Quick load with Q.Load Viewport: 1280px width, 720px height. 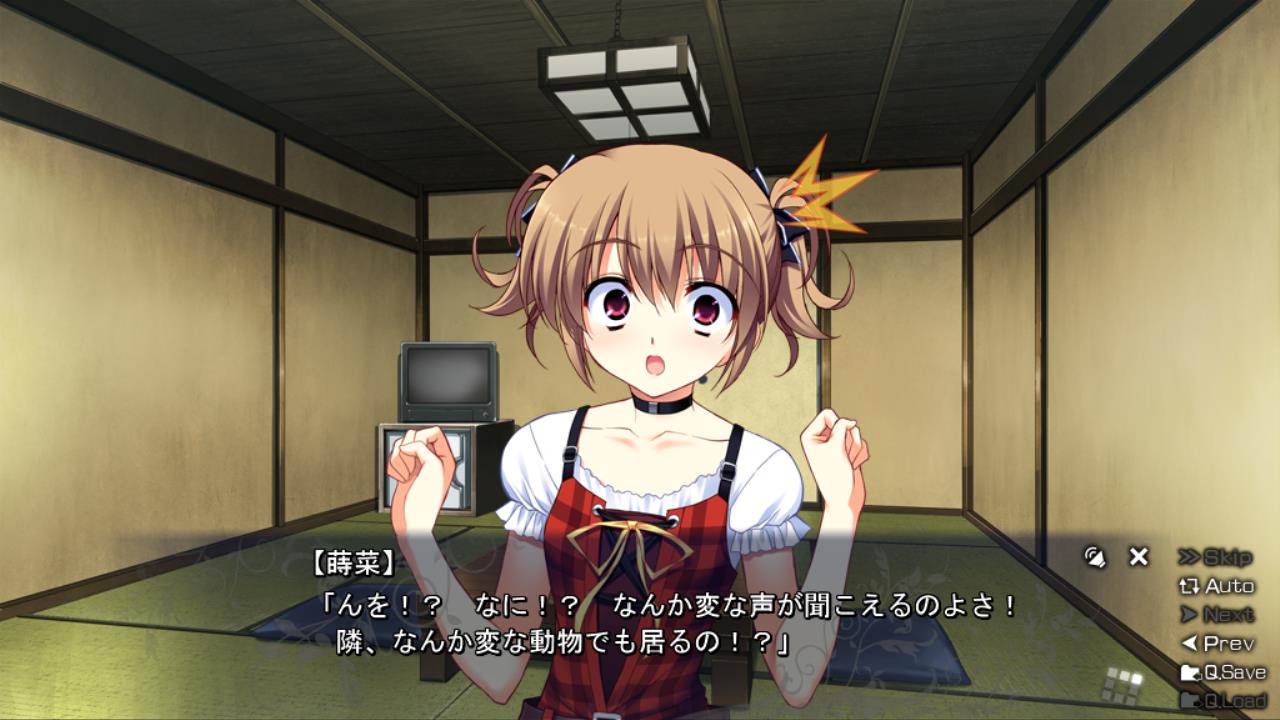[1223, 700]
